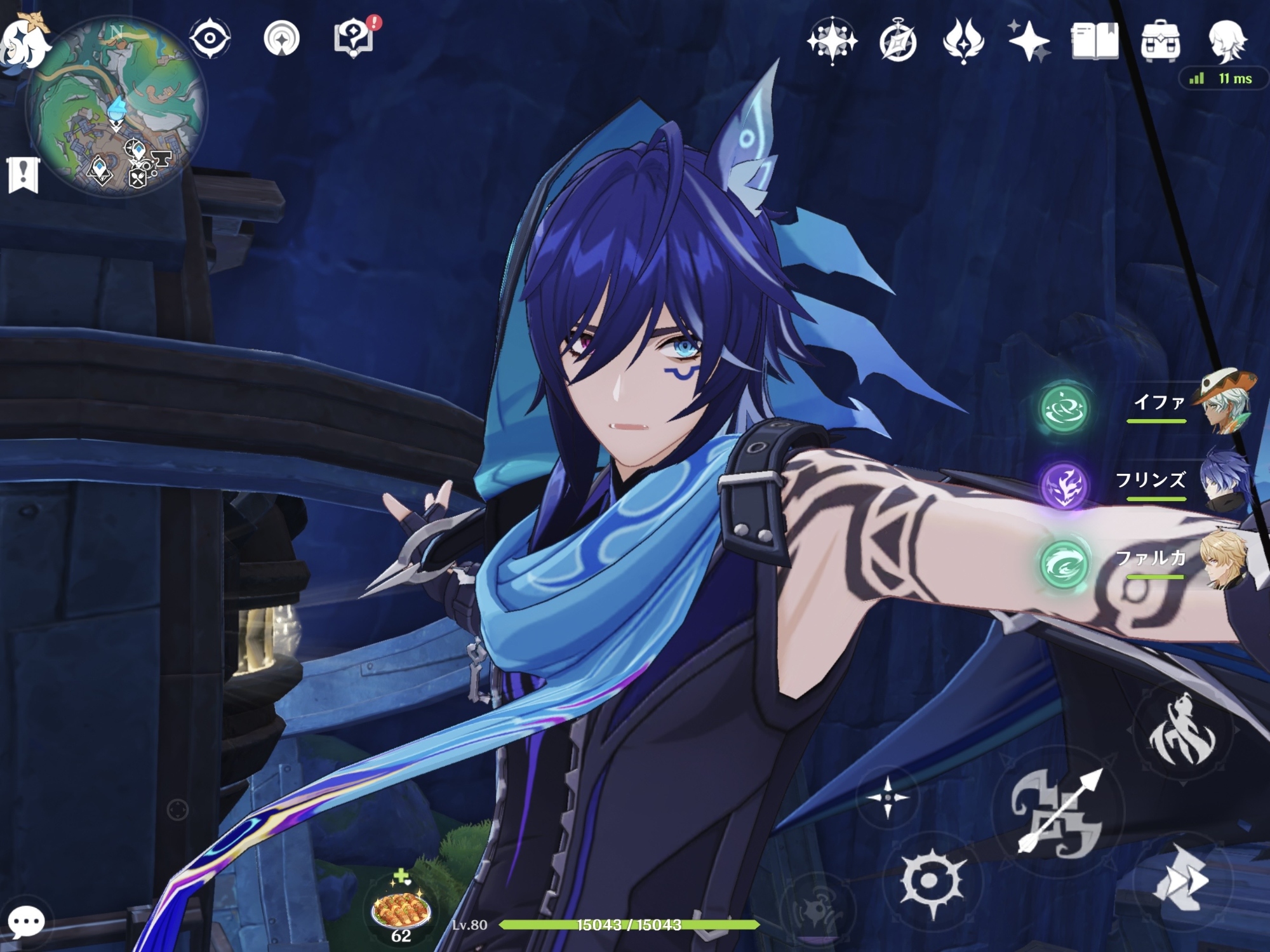This screenshot has width=1270, height=952.
Task: Open the chat speech bubble
Action: pos(26,922)
